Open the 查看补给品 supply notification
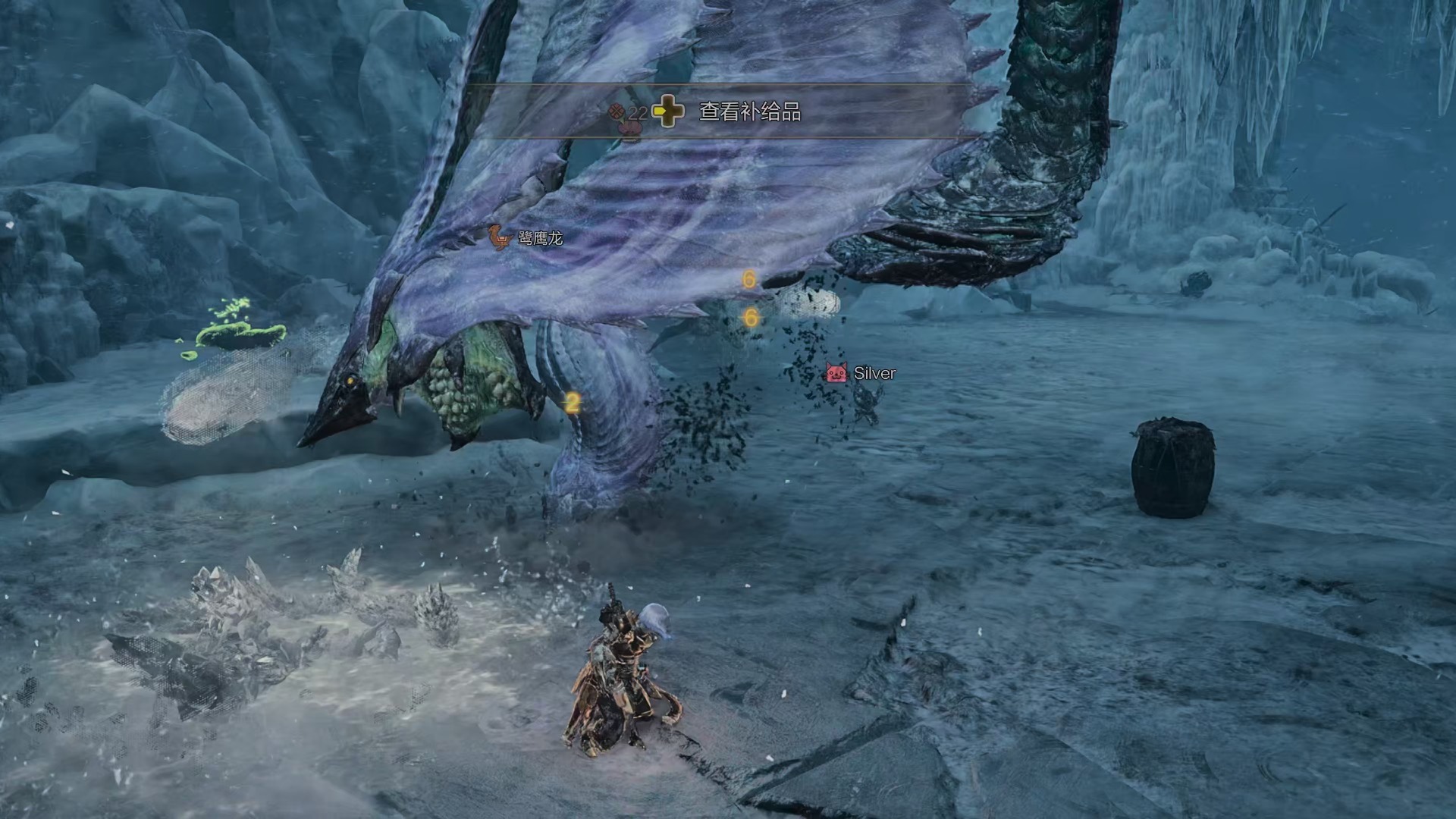Image resolution: width=1456 pixels, height=819 pixels. (x=748, y=112)
